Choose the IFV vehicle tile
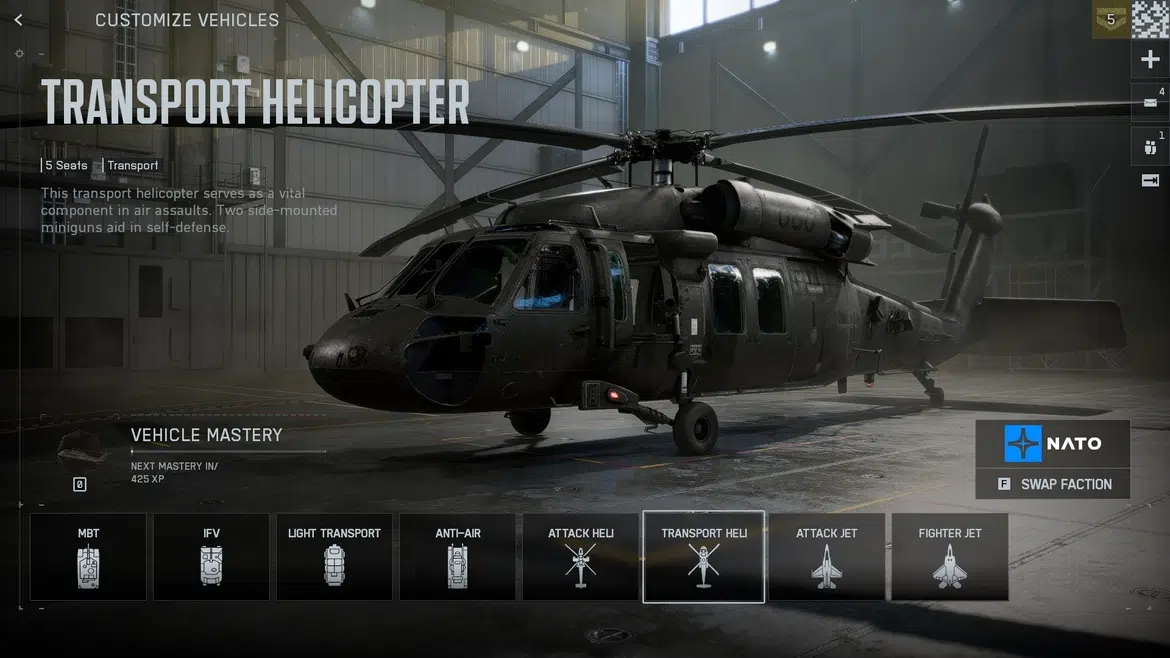1170x658 pixels. 211,557
